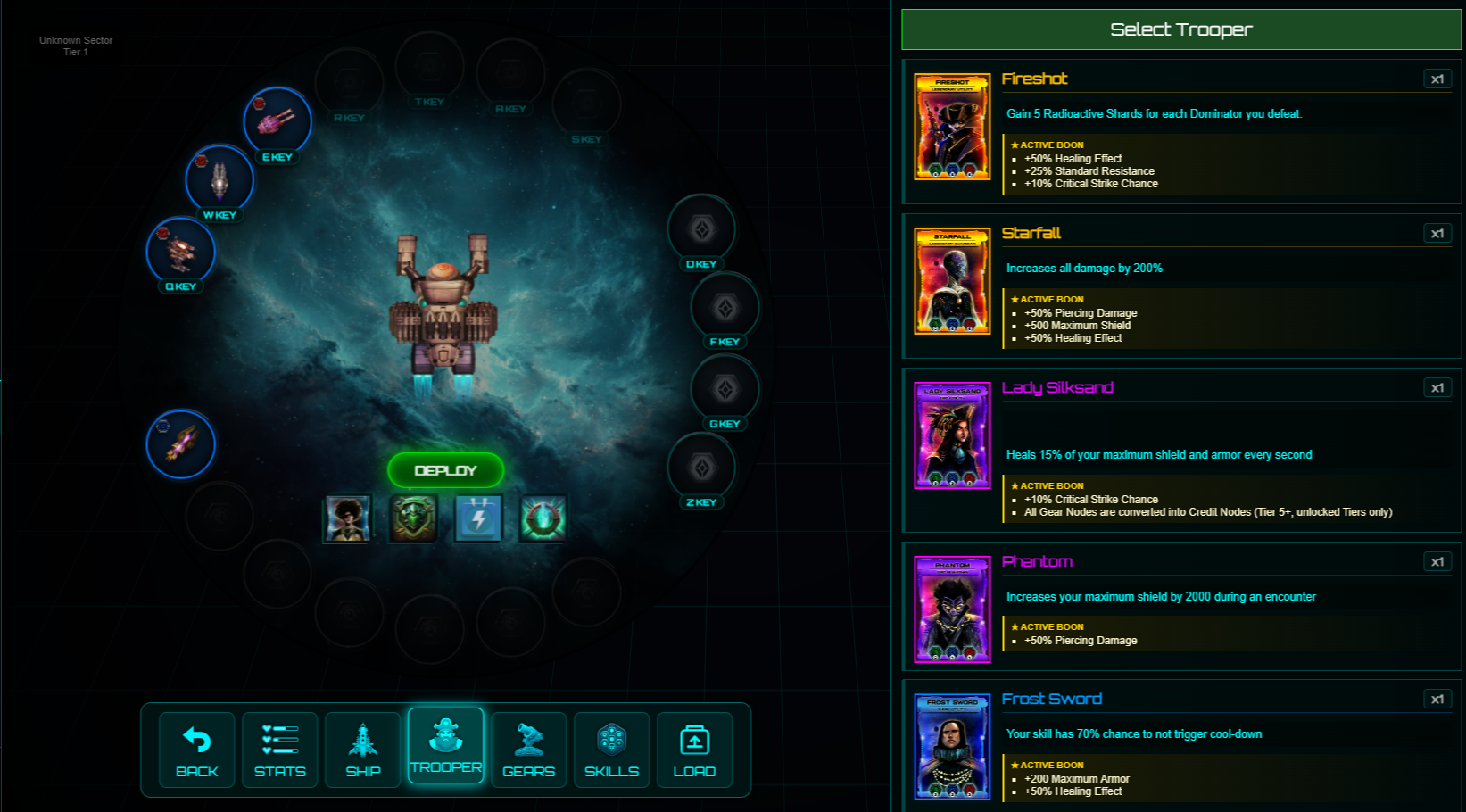
Task: Choose the Frost Sword trooper
Action: 952,747
